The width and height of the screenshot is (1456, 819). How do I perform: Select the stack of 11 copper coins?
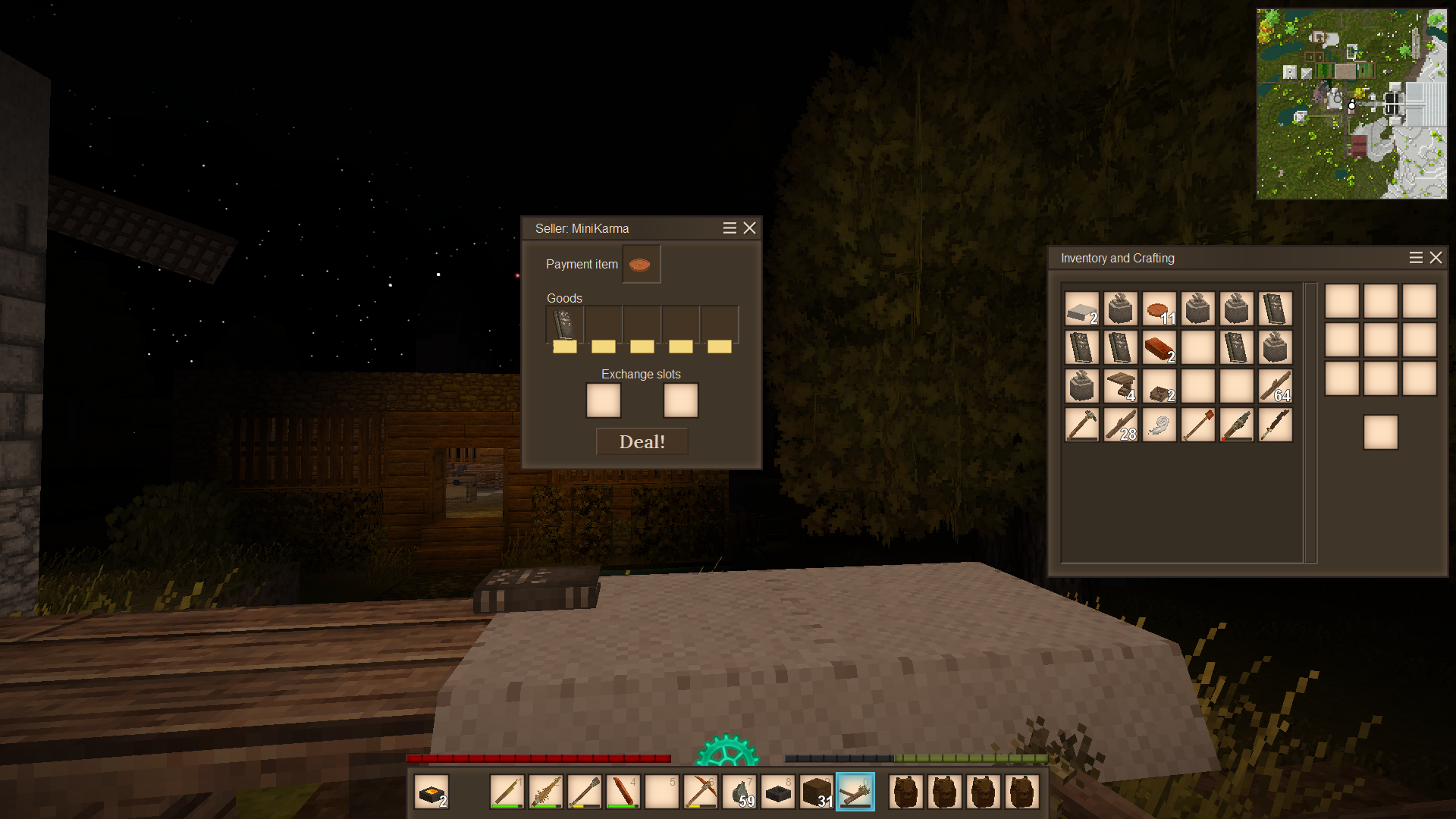1159,309
